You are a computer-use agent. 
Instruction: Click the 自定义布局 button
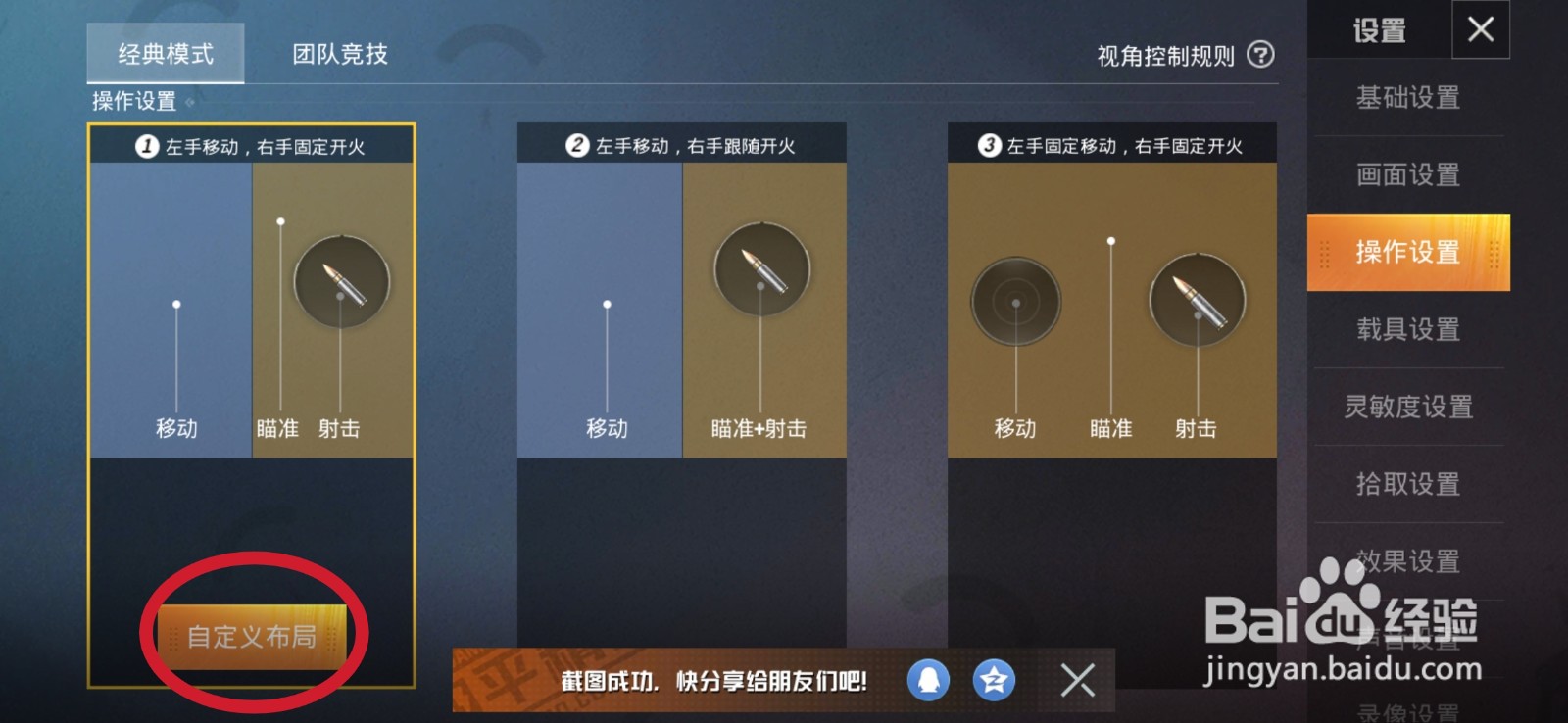click(253, 635)
